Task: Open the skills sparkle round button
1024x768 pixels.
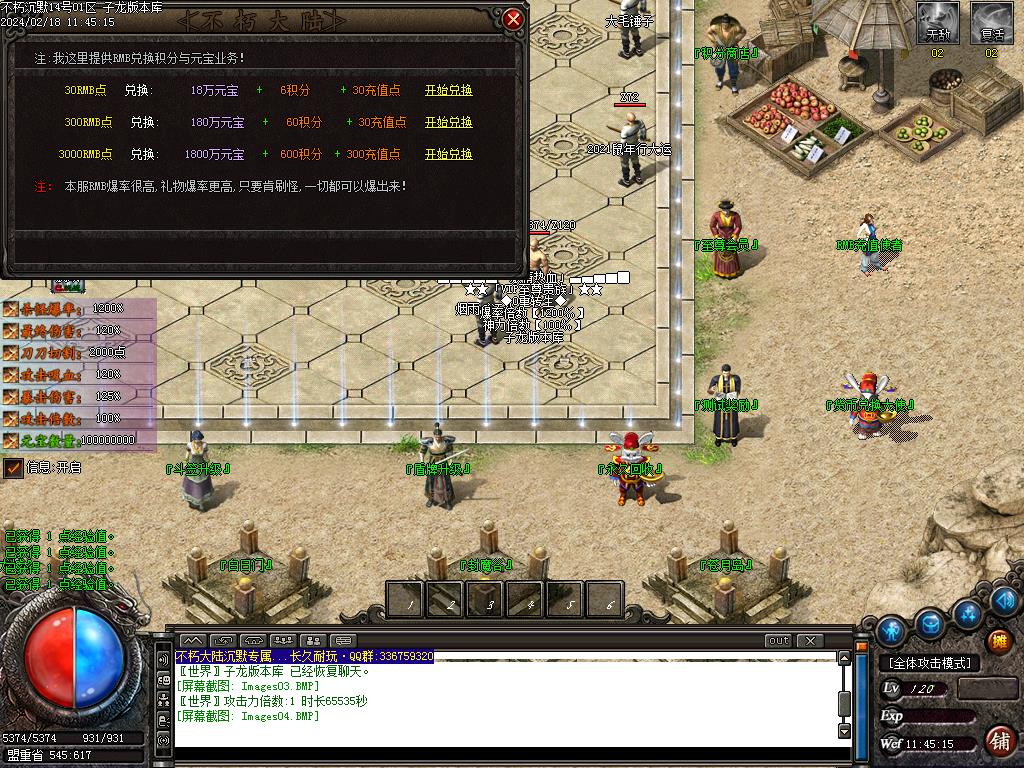Action: pos(967,612)
